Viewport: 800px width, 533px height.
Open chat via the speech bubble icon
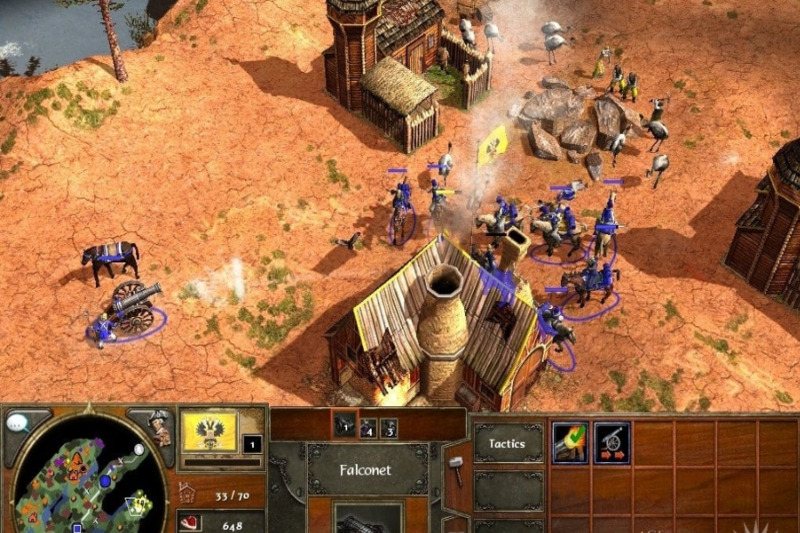(17, 423)
